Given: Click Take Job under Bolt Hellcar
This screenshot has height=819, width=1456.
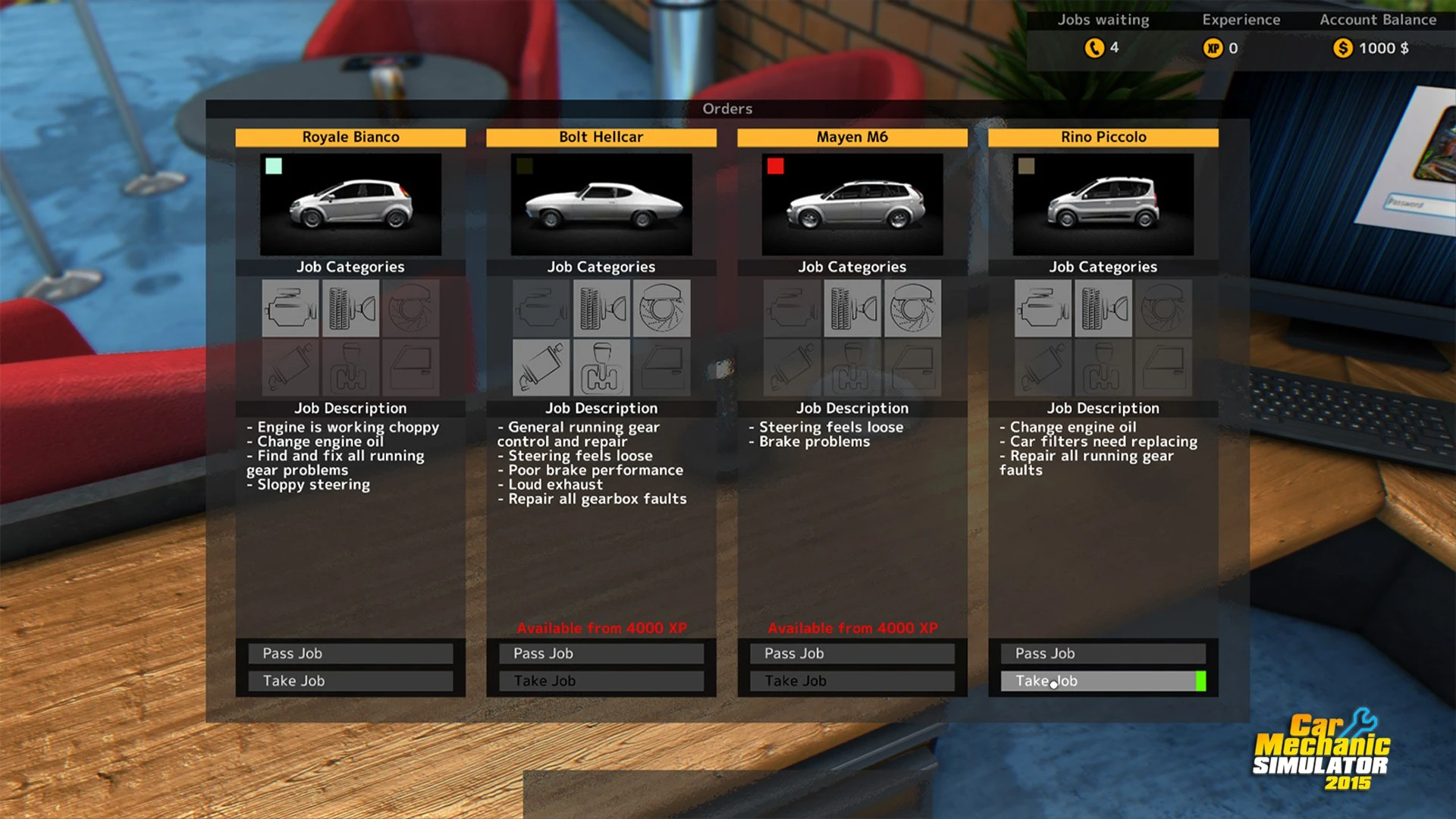Looking at the screenshot, I should 601,681.
